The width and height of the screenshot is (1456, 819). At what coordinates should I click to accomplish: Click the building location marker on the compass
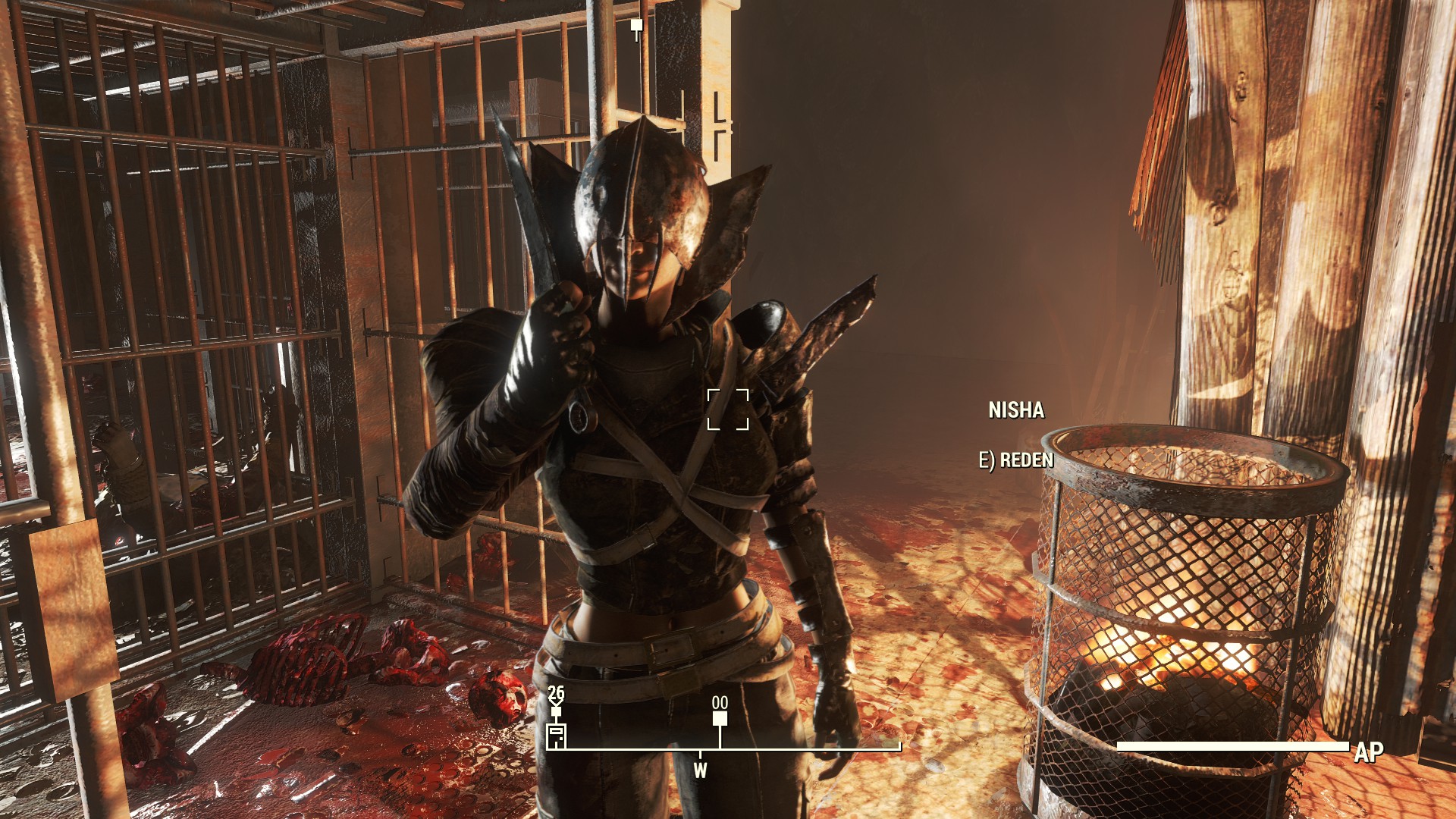tap(557, 736)
